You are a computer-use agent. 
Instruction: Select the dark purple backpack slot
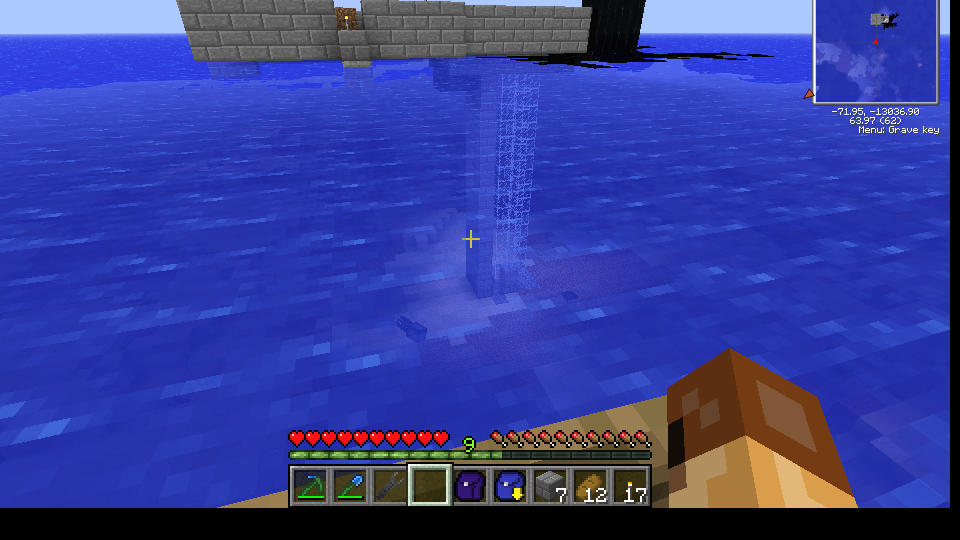pyautogui.click(x=470, y=486)
